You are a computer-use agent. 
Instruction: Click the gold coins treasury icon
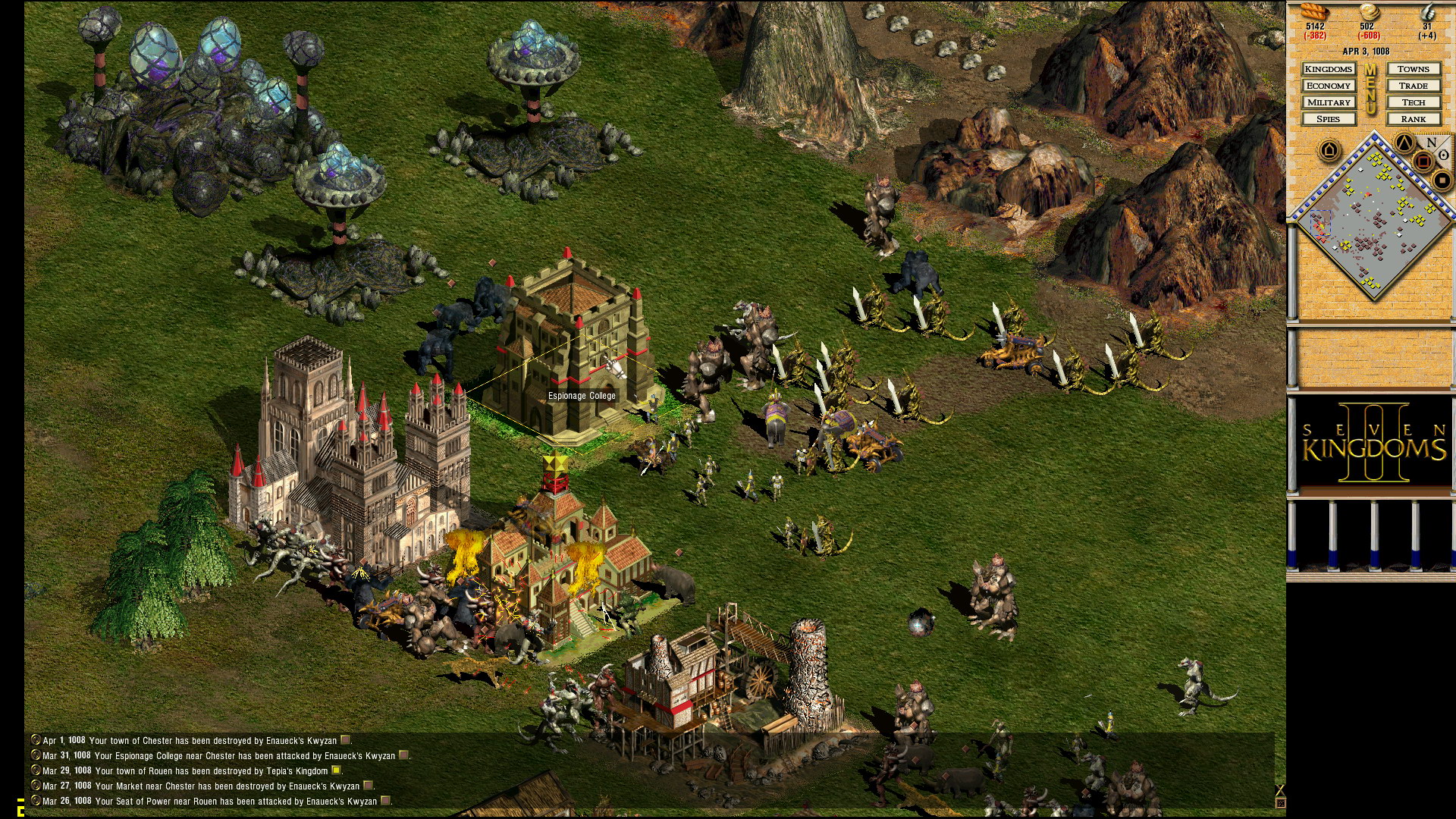coord(1370,13)
